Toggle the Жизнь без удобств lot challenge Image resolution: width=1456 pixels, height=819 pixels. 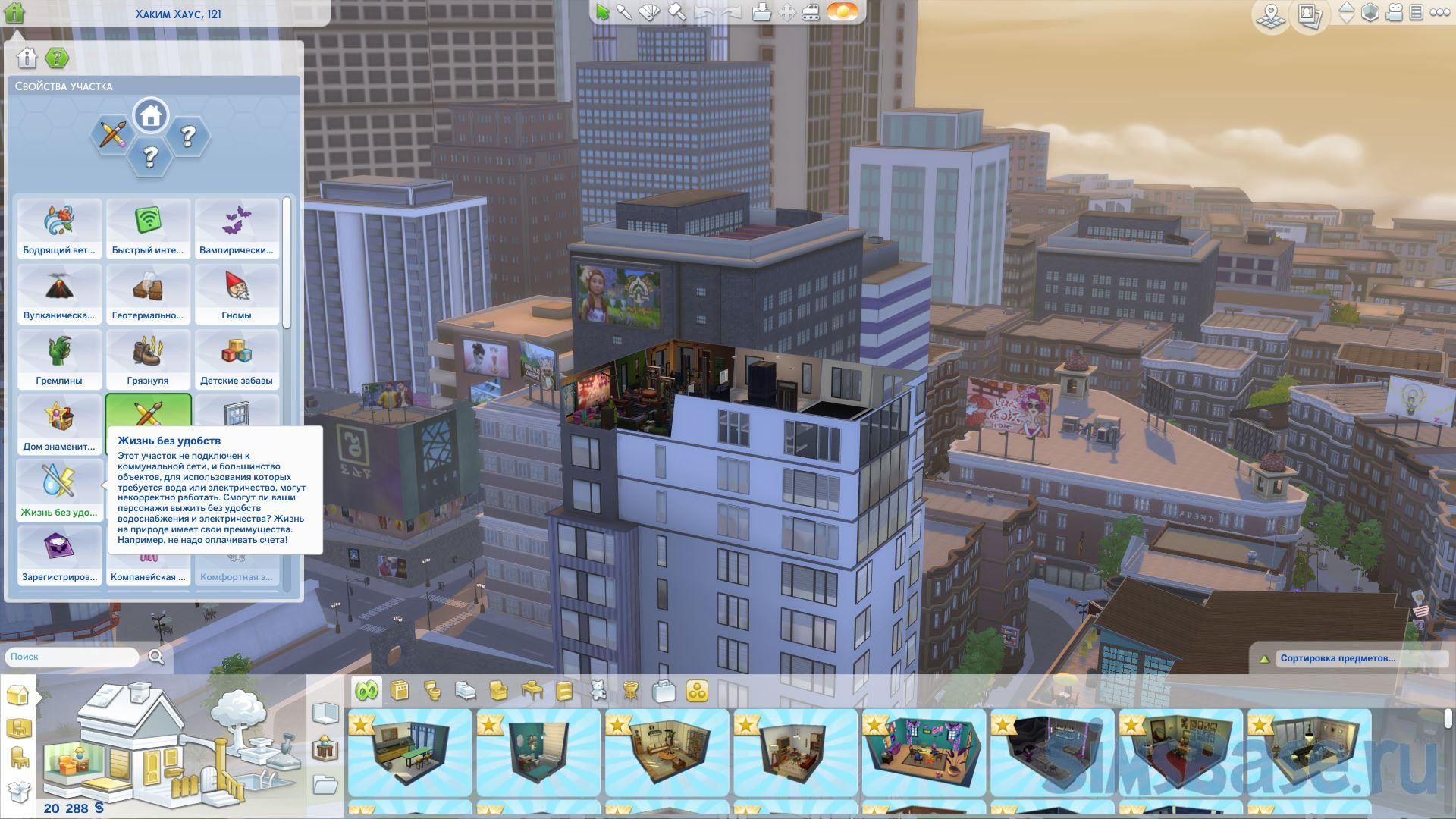59,490
